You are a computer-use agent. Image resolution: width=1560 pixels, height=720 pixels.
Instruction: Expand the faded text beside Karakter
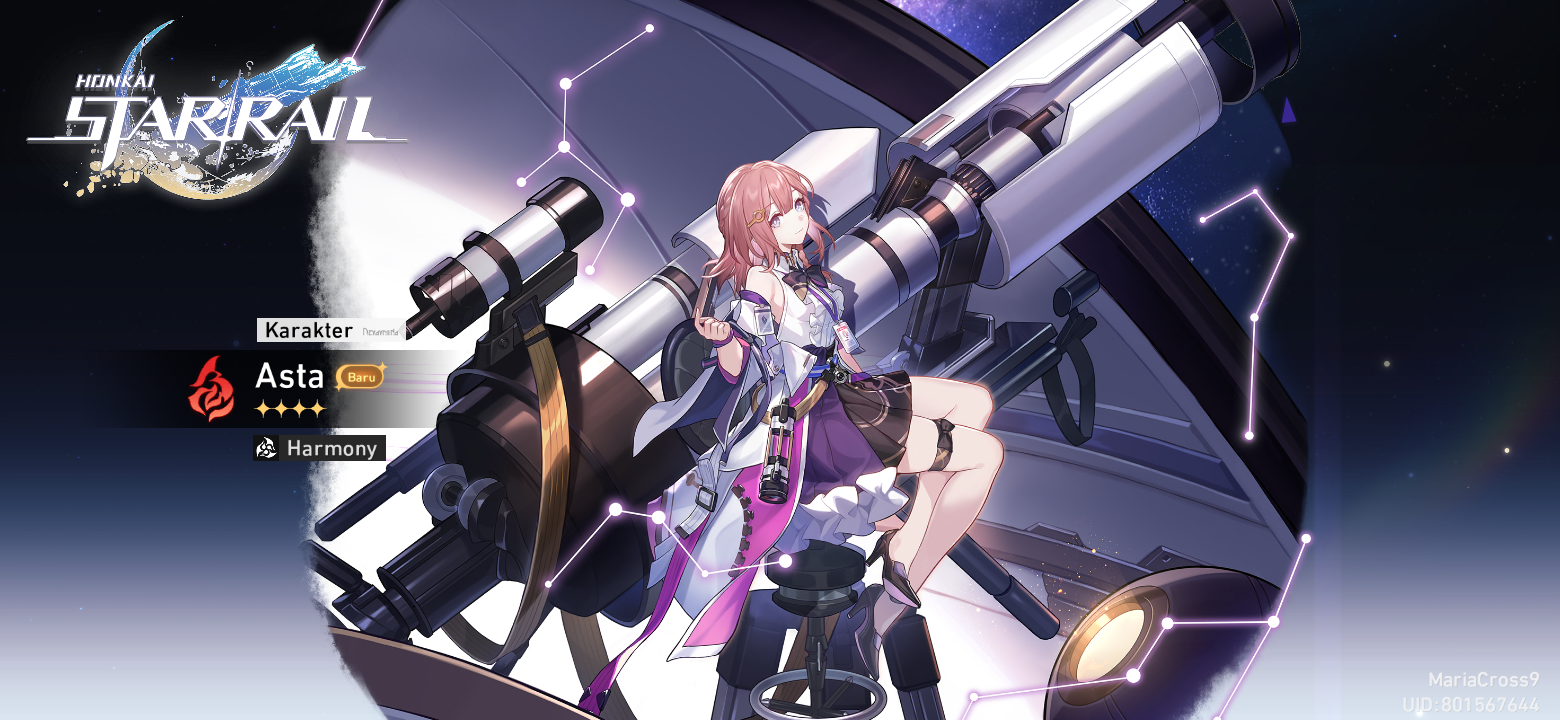(x=382, y=330)
